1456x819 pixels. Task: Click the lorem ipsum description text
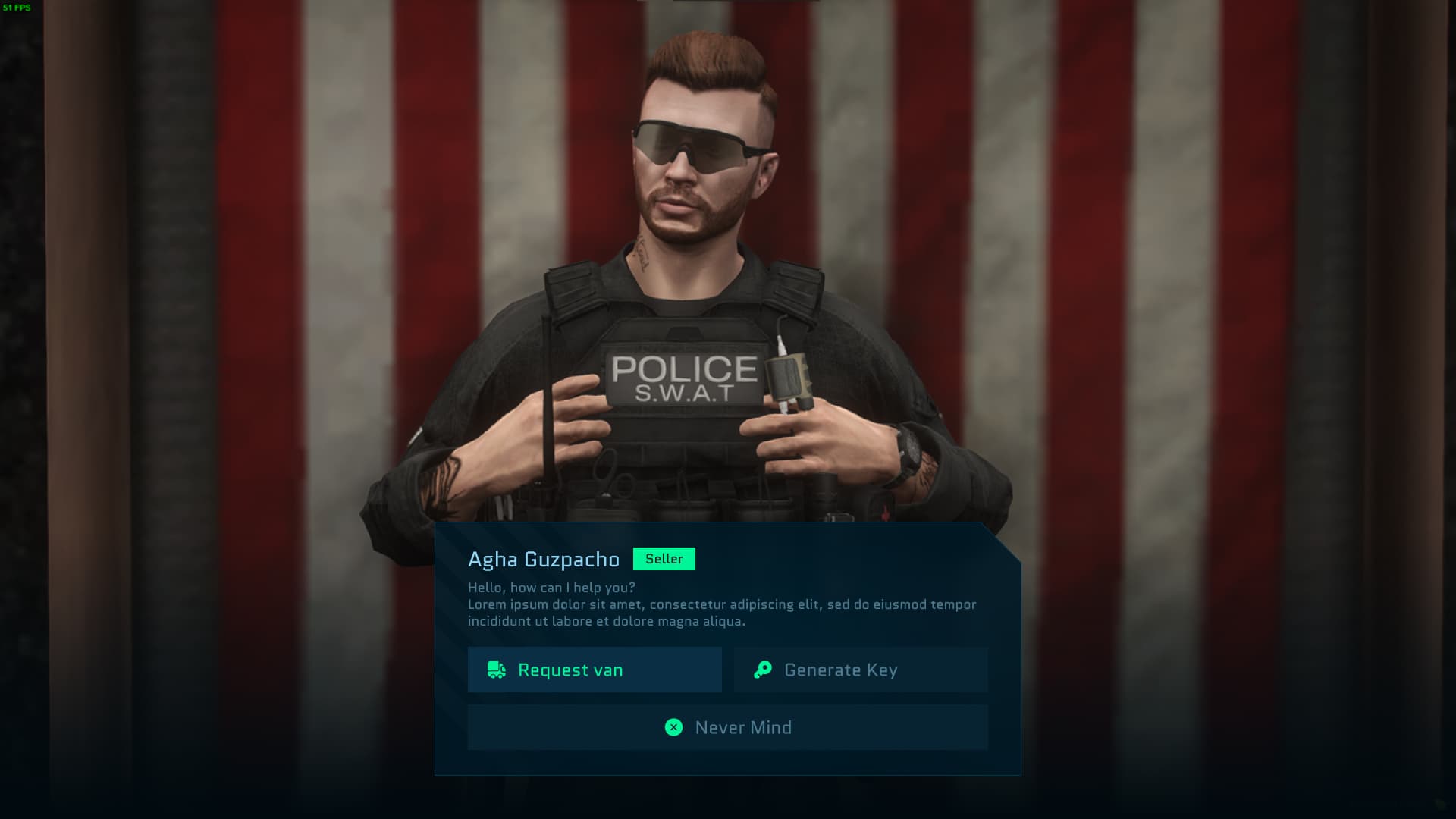720,612
